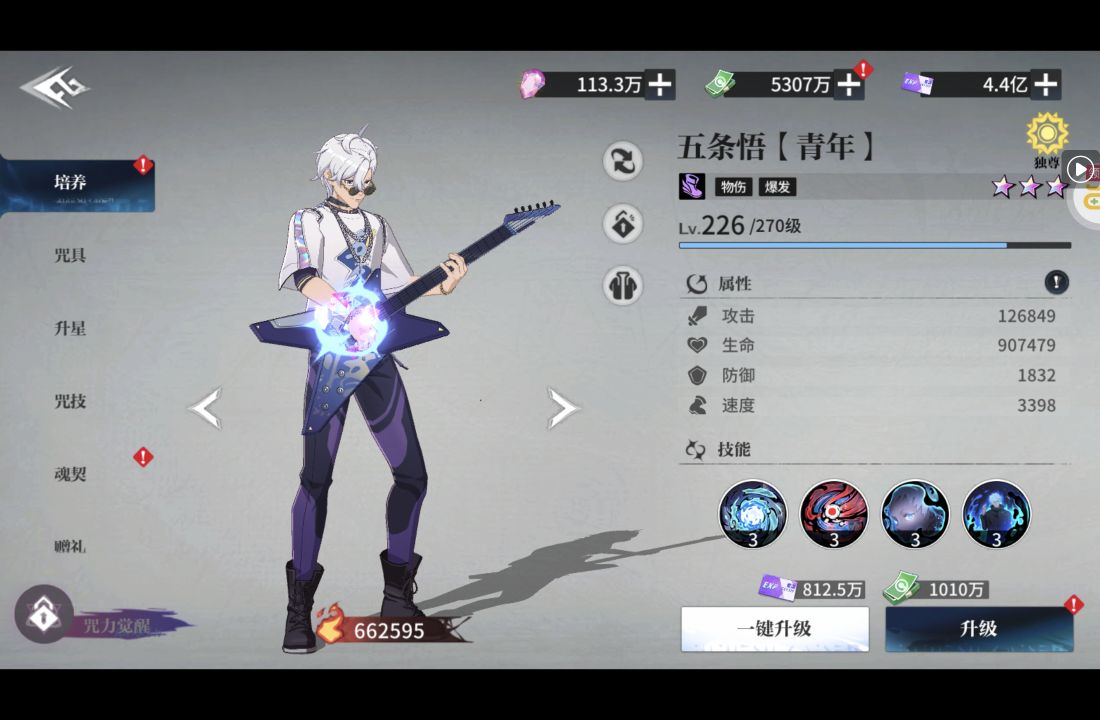Tap the dark 升级 level-up button
Image resolution: width=1100 pixels, height=720 pixels.
(979, 629)
